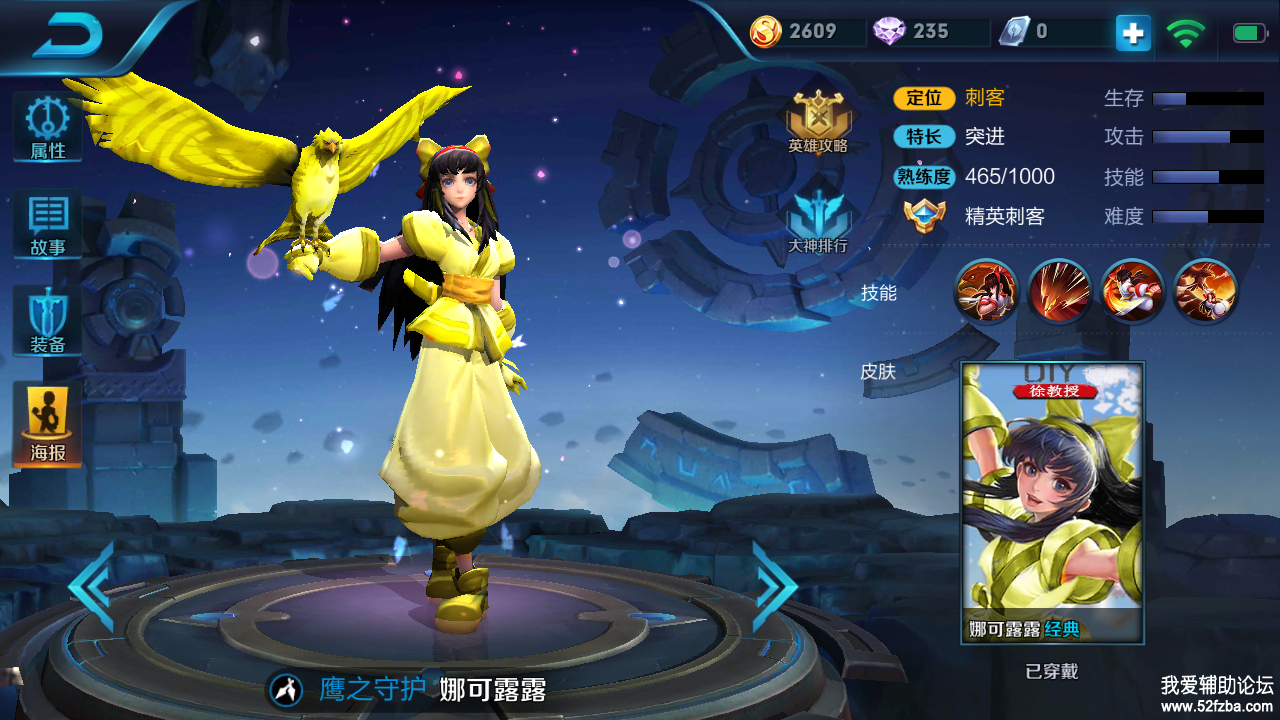
Task: Click the purple diamond currency icon
Action: click(x=889, y=32)
